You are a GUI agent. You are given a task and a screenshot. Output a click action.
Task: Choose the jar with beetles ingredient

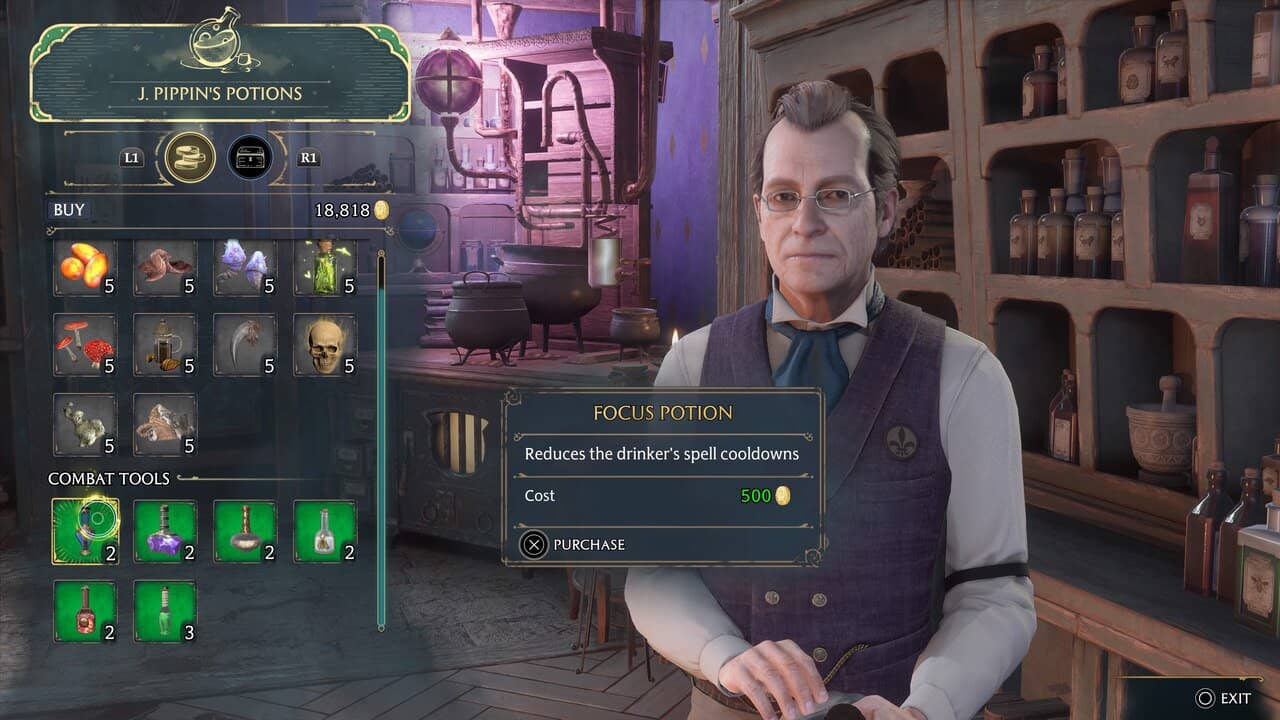pyautogui.click(x=165, y=345)
